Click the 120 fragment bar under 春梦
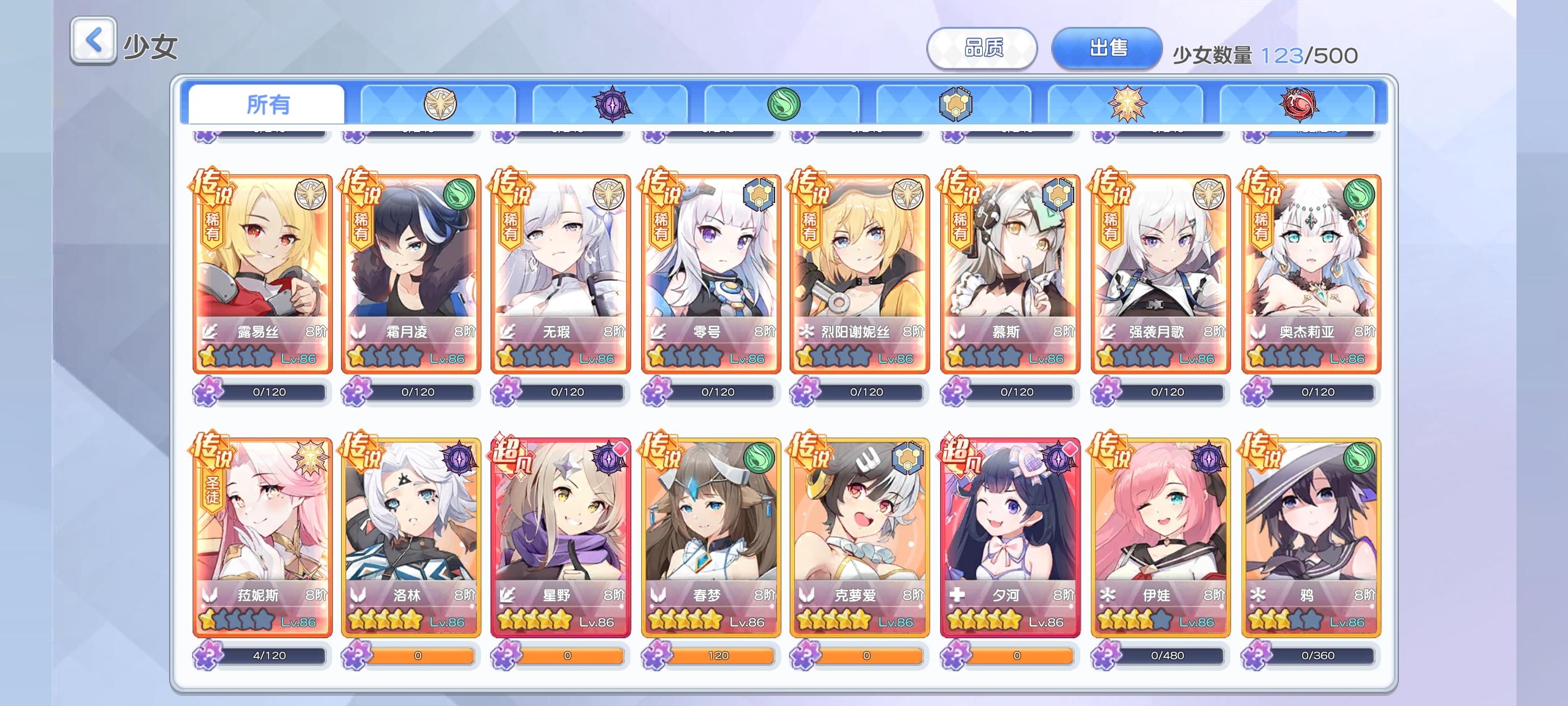The height and width of the screenshot is (706, 1568). (x=718, y=656)
